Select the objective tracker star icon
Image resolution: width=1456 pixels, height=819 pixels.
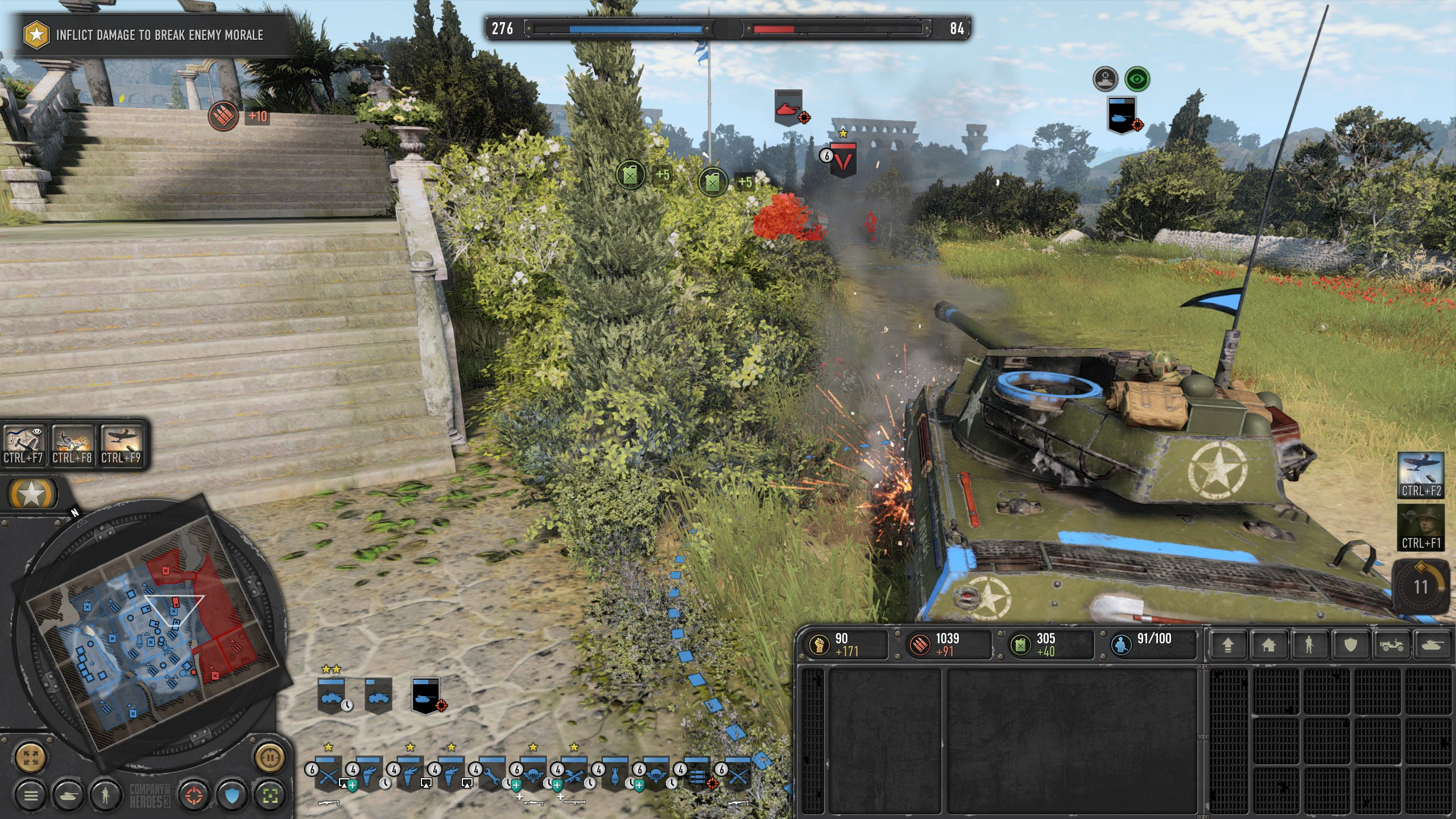click(36, 35)
